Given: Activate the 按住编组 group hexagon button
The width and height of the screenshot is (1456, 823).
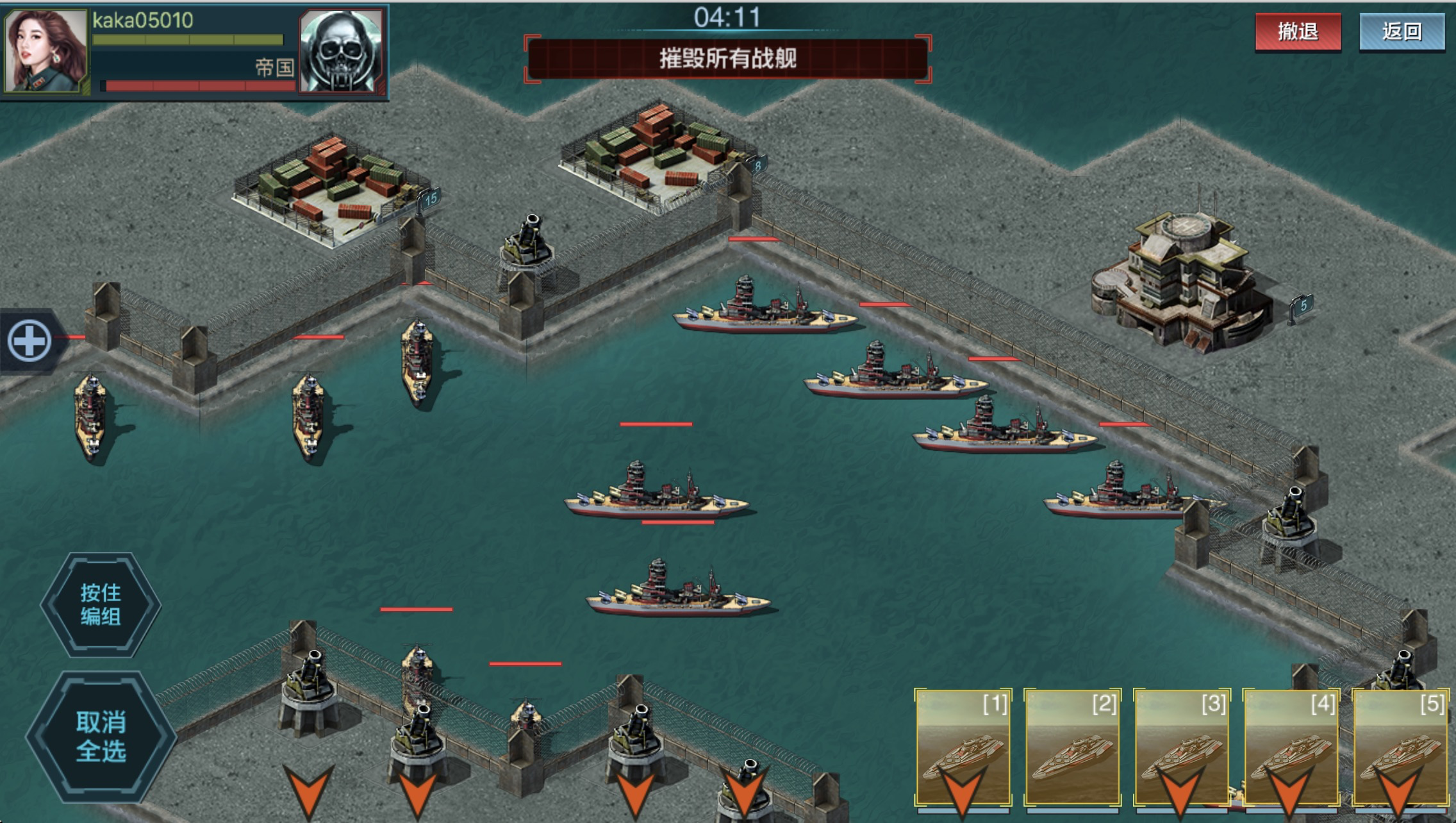Looking at the screenshot, I should (x=101, y=604).
